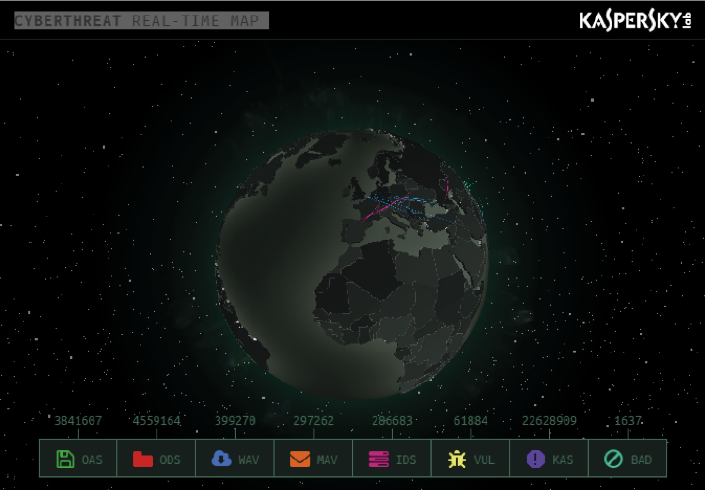Toggle the BAD detection filter
Viewport: 705px width, 490px height.
(627, 459)
